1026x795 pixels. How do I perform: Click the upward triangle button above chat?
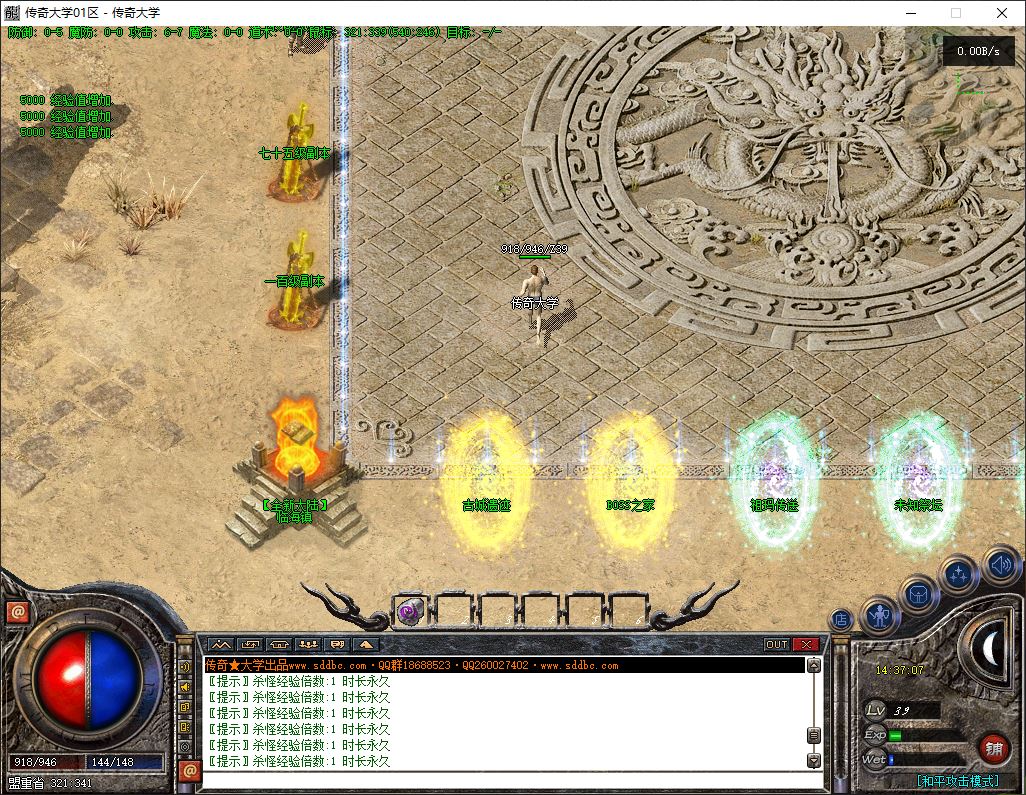(366, 645)
